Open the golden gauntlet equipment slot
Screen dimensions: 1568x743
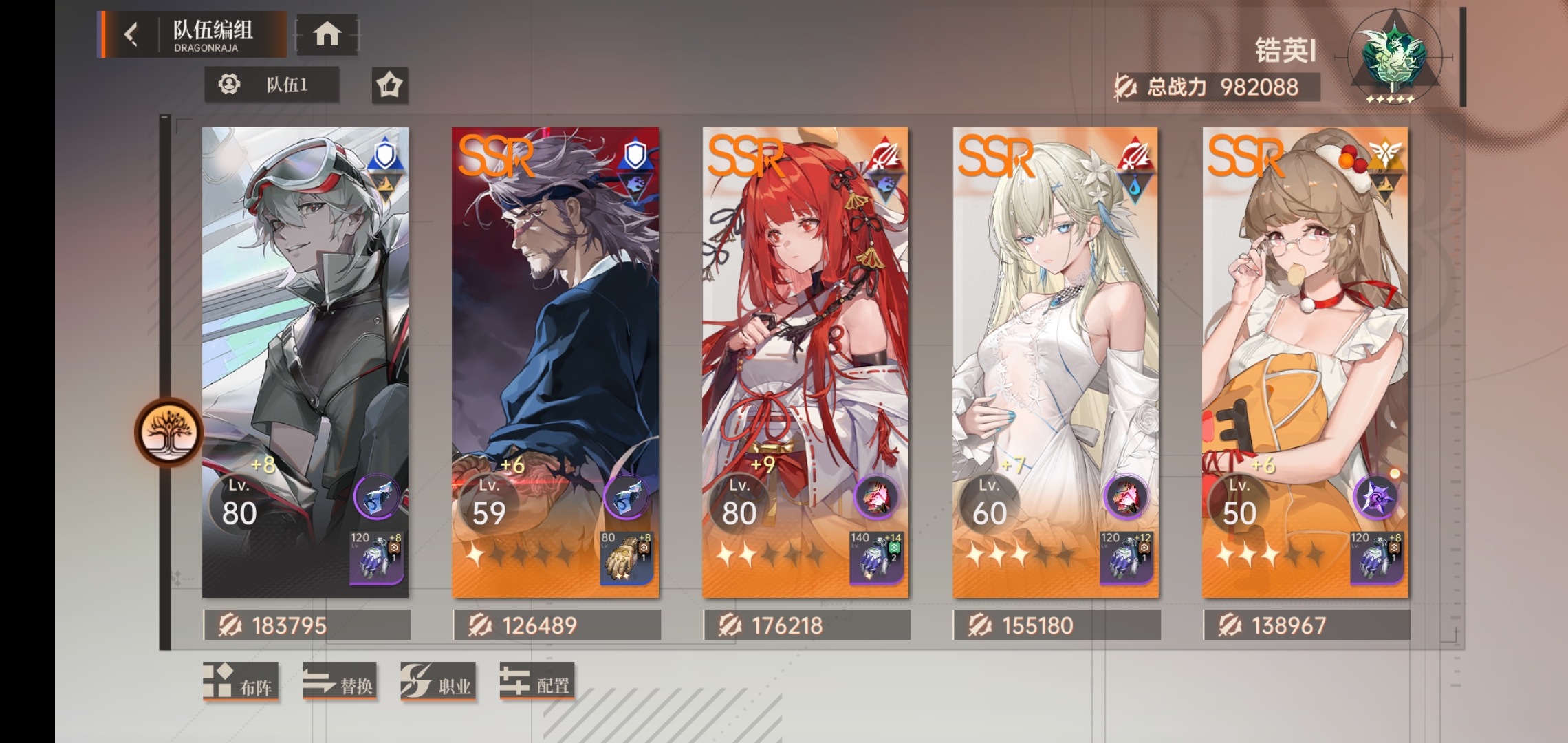click(x=626, y=558)
